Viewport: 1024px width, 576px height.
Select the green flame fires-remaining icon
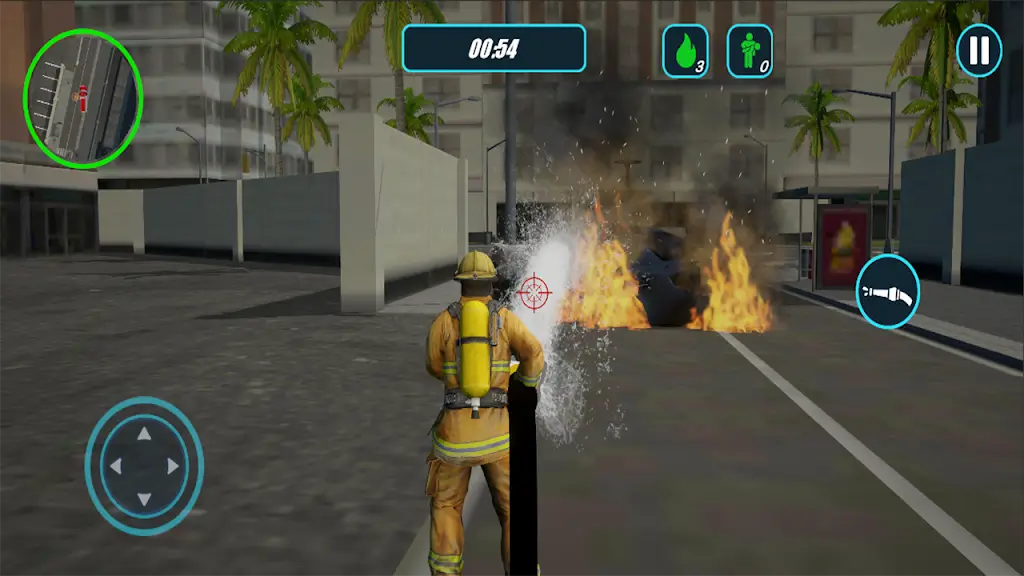[x=685, y=50]
